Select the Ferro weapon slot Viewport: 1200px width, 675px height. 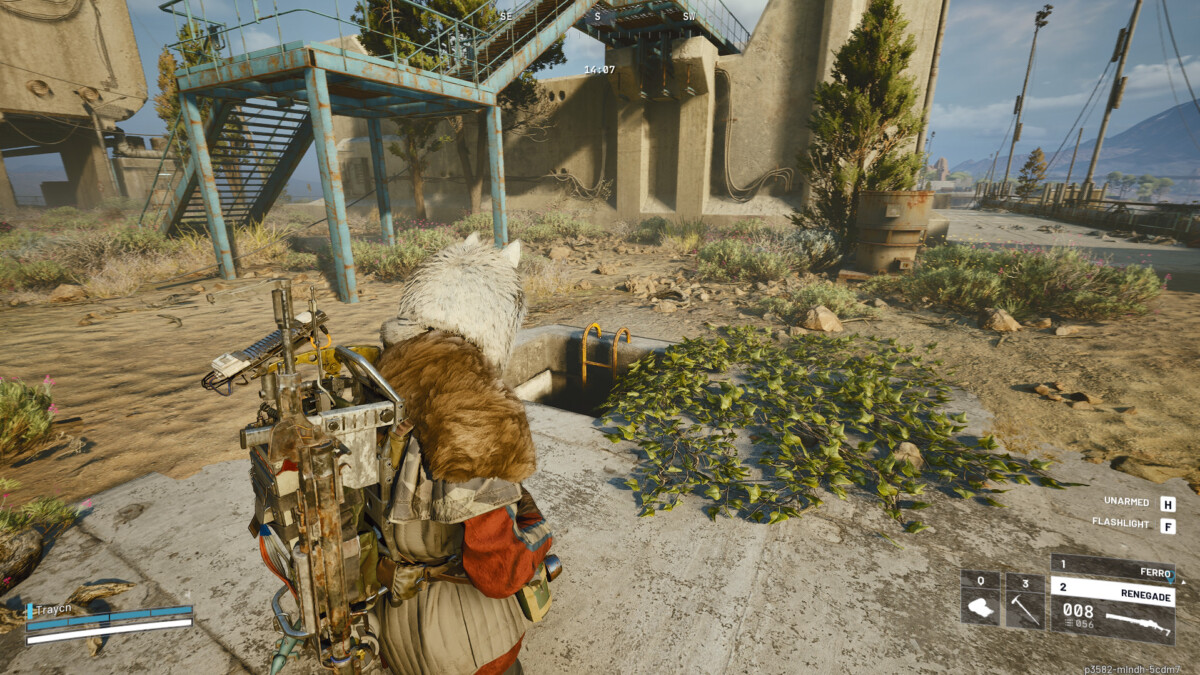[x=1112, y=565]
